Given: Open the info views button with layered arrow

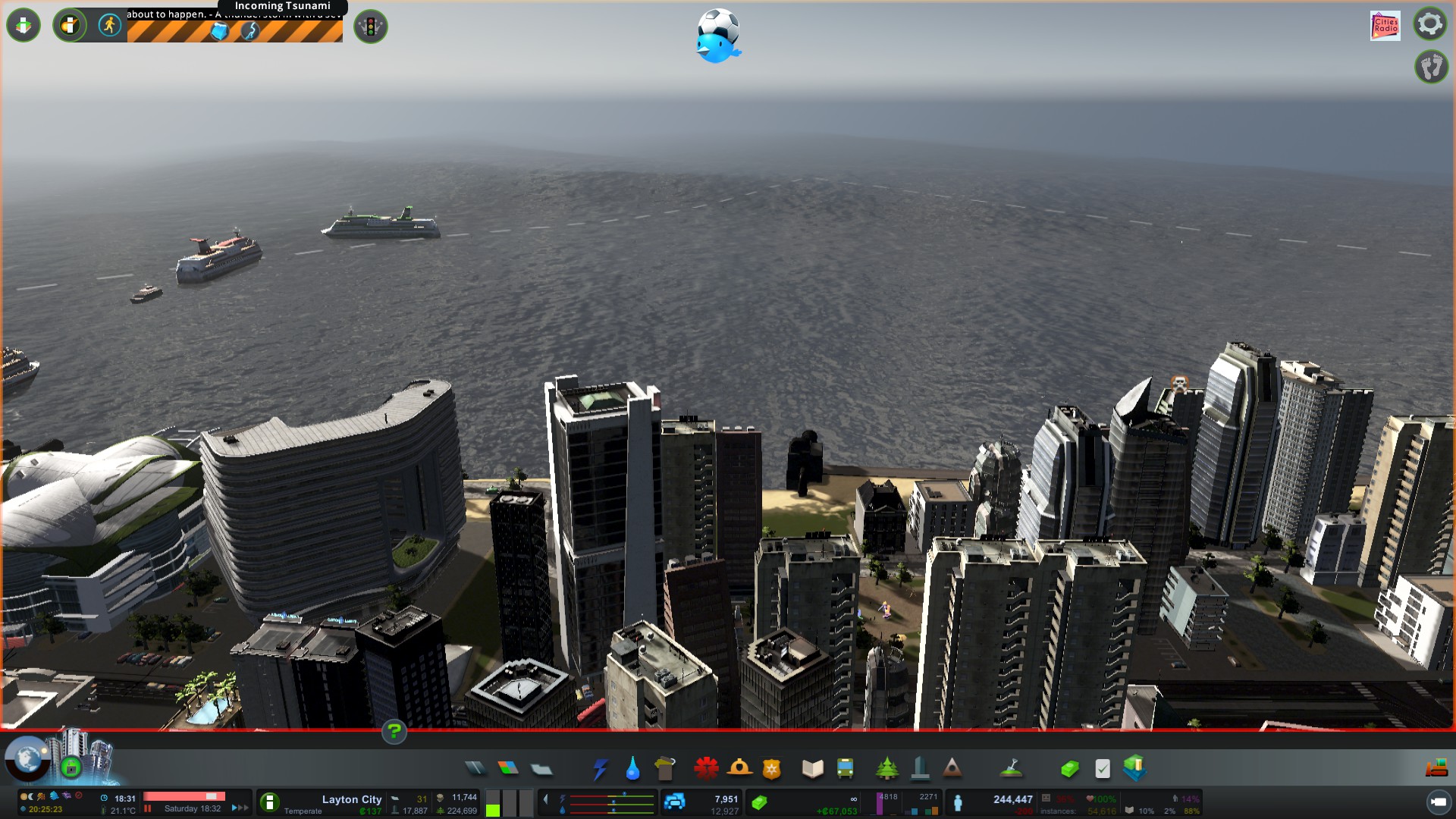Looking at the screenshot, I should pyautogui.click(x=24, y=26).
